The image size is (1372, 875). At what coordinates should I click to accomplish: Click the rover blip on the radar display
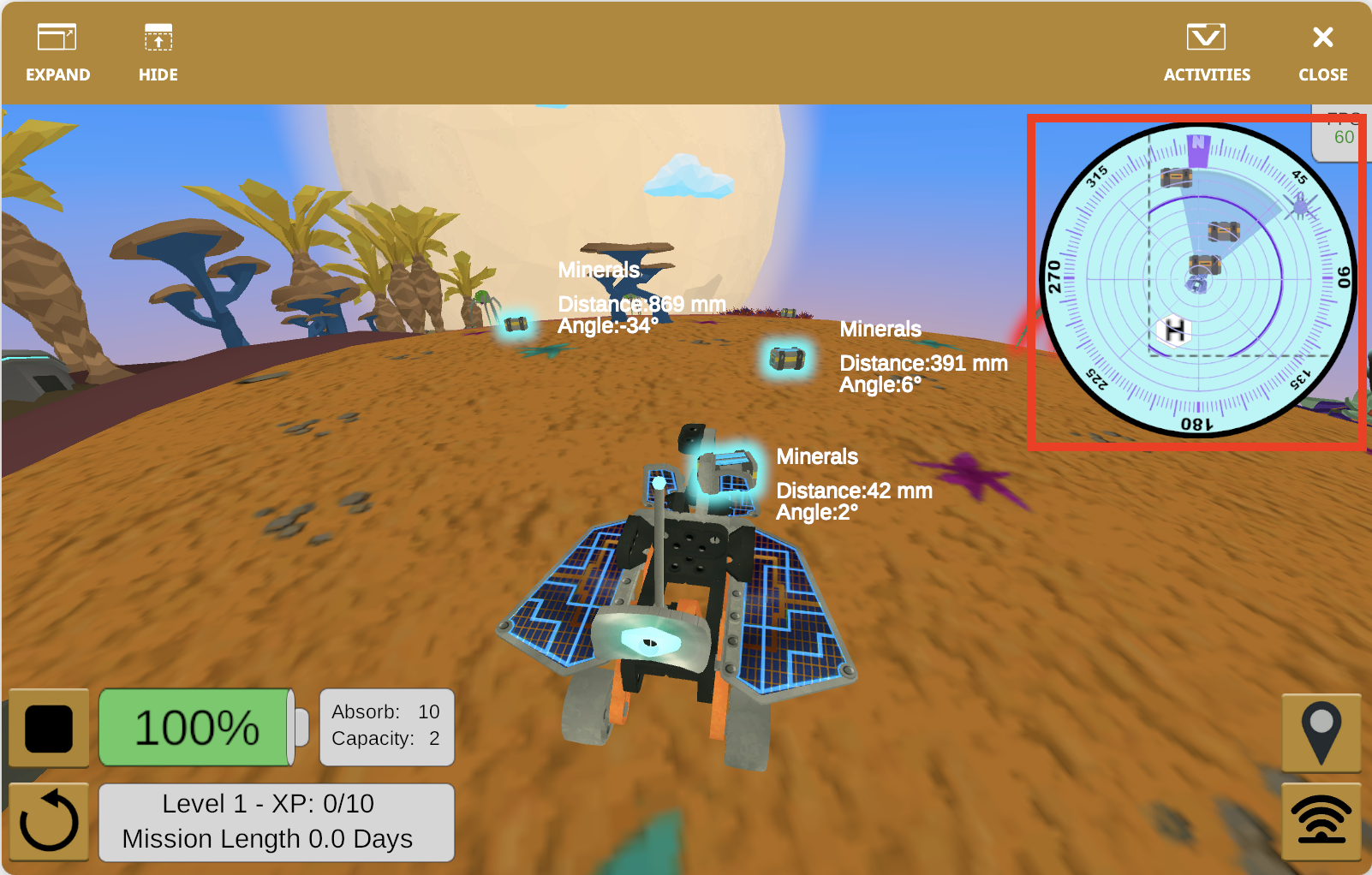(1199, 284)
